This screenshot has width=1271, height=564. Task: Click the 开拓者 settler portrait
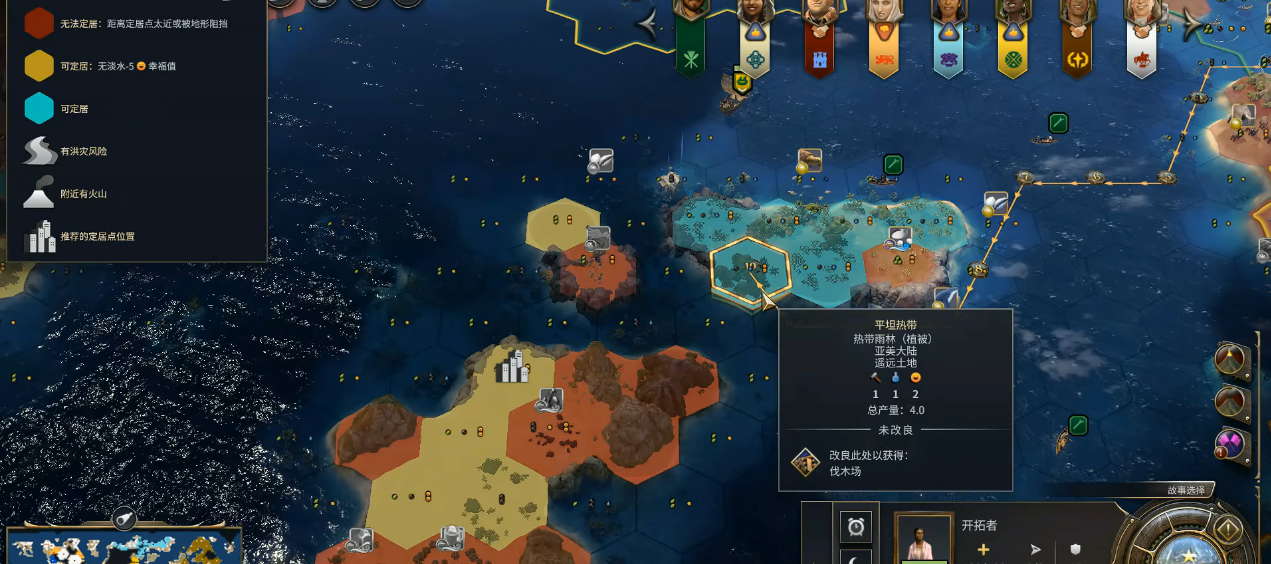click(x=922, y=539)
